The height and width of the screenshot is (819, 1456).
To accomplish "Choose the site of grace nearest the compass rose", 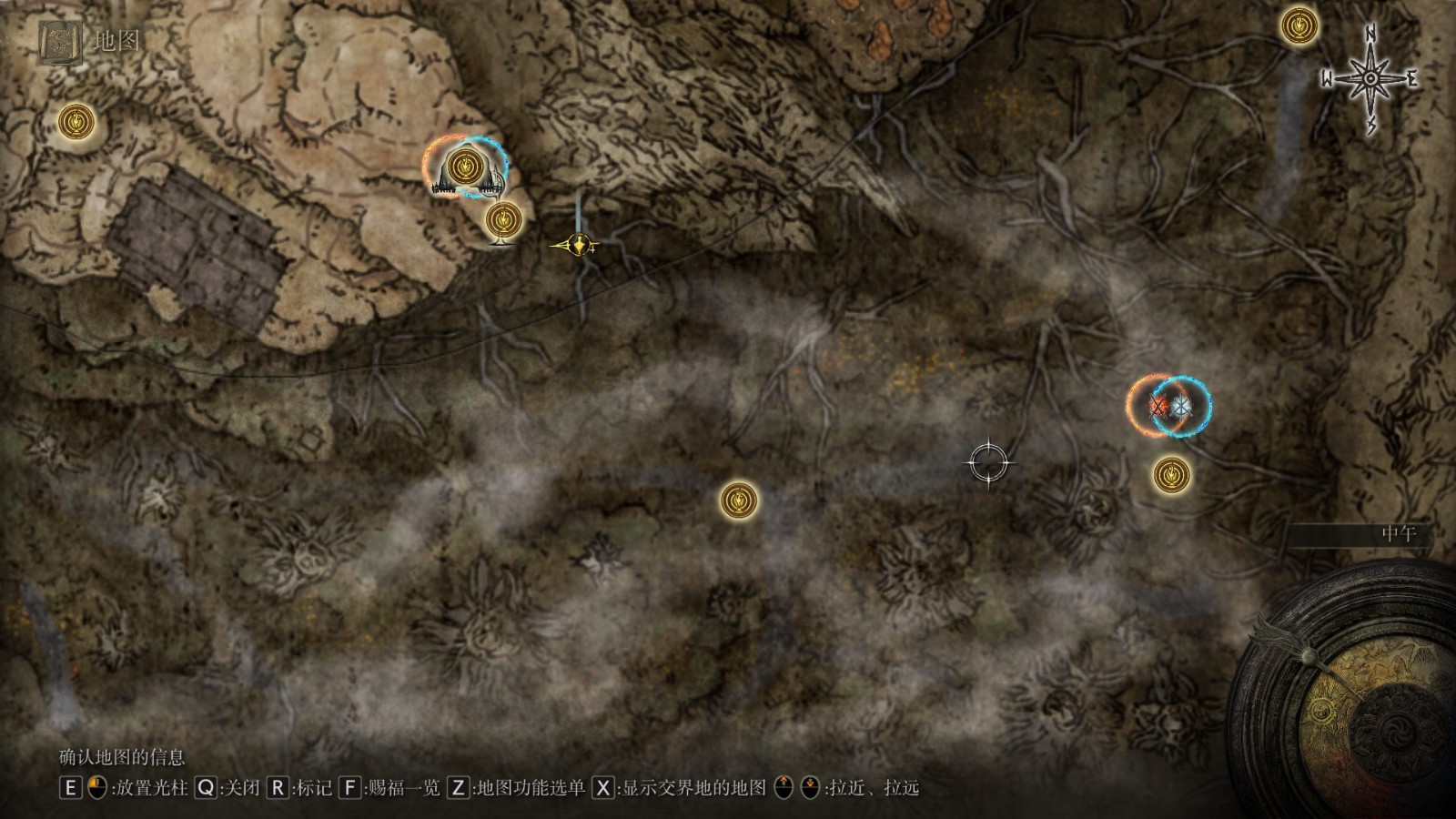I will pyautogui.click(x=1299, y=25).
